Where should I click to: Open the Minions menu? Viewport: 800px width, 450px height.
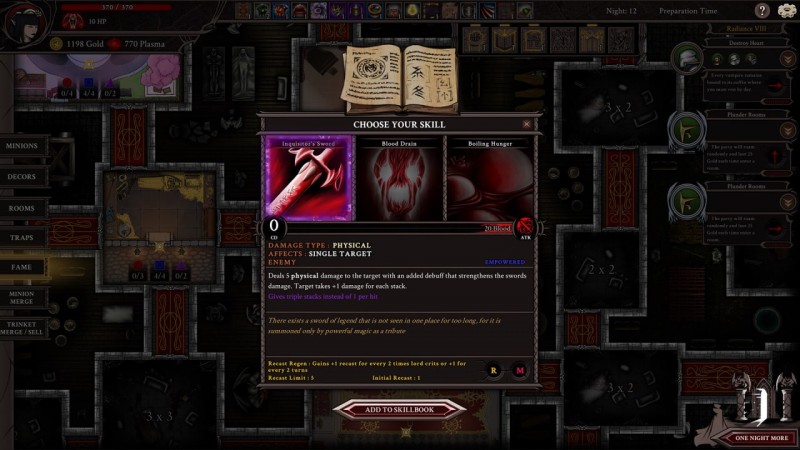[x=24, y=146]
